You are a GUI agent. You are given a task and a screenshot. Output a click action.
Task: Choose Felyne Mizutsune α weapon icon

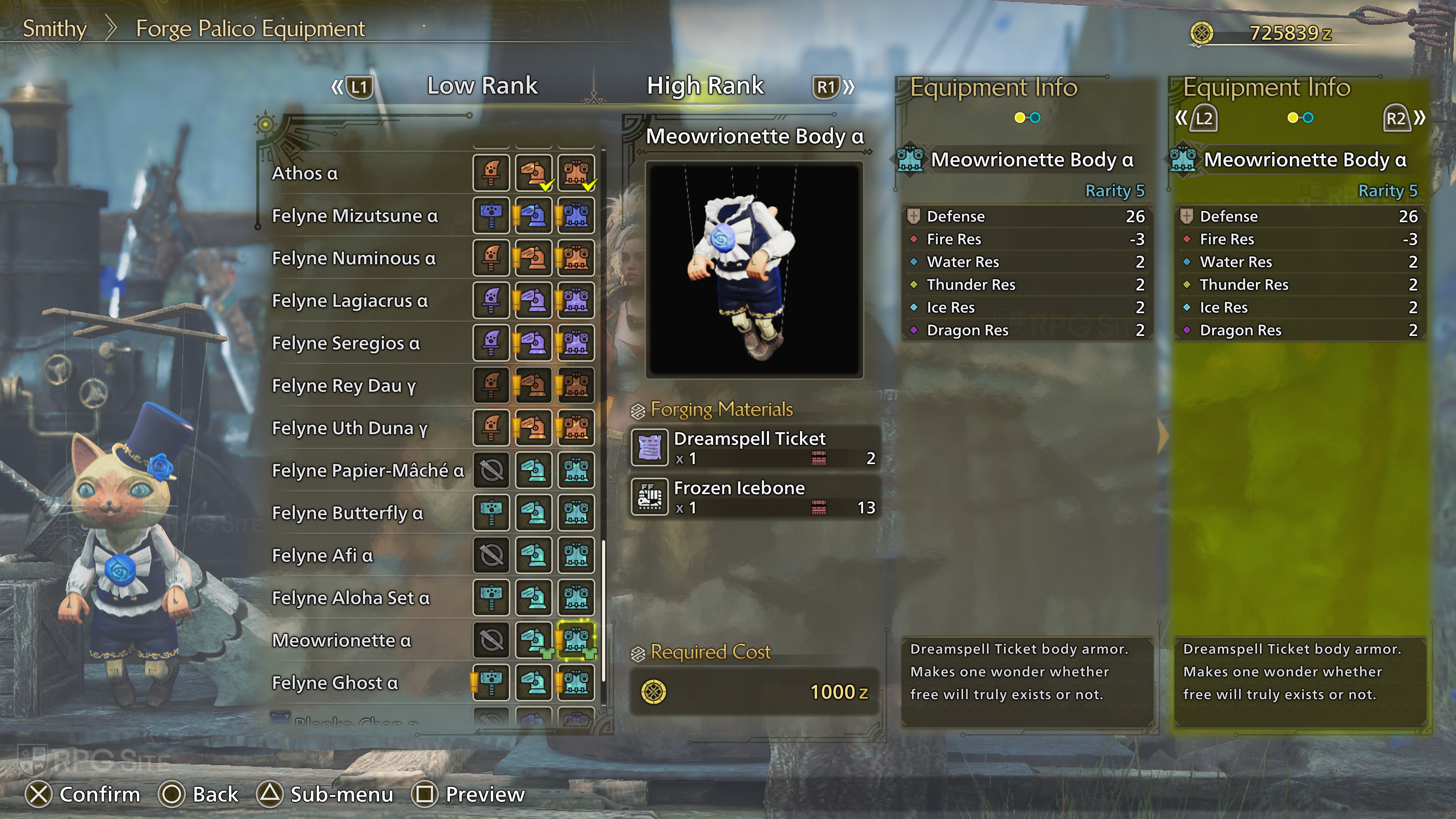coord(491,215)
